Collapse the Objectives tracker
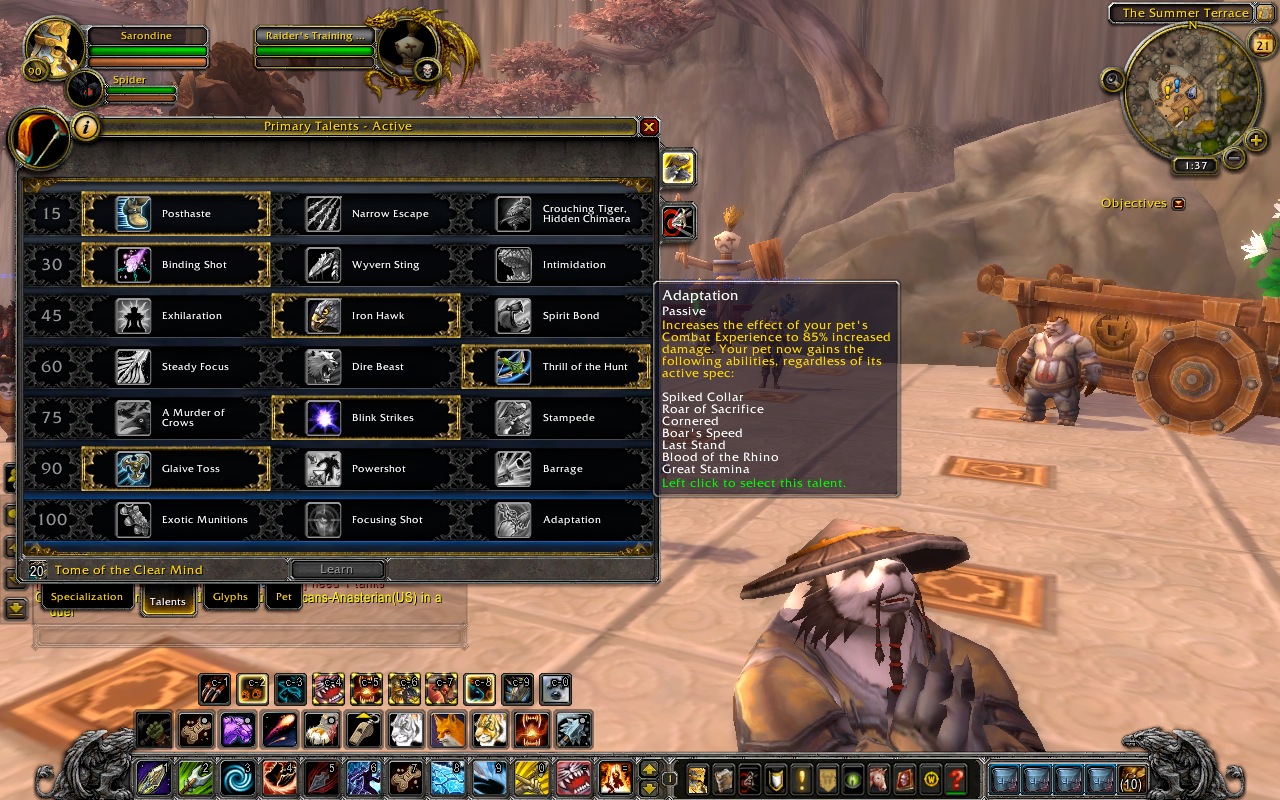This screenshot has height=800, width=1280. point(1178,204)
